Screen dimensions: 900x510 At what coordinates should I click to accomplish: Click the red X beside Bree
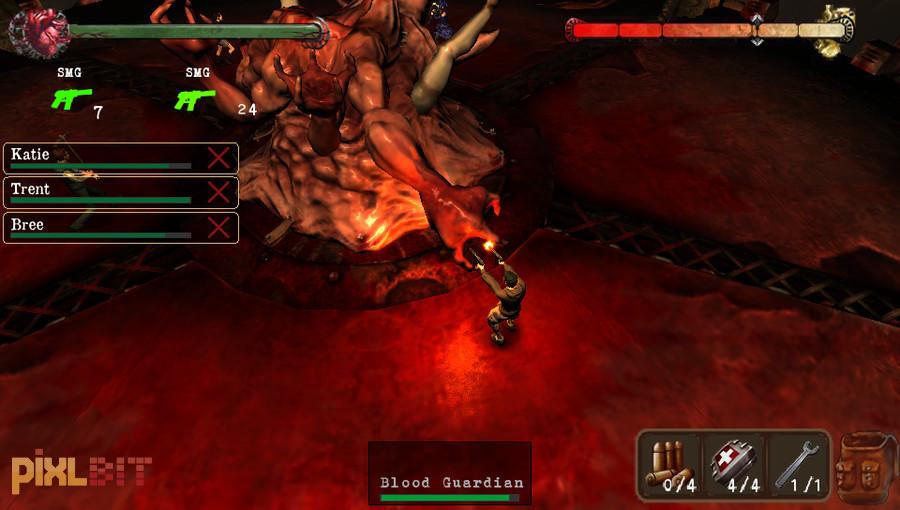(x=219, y=227)
